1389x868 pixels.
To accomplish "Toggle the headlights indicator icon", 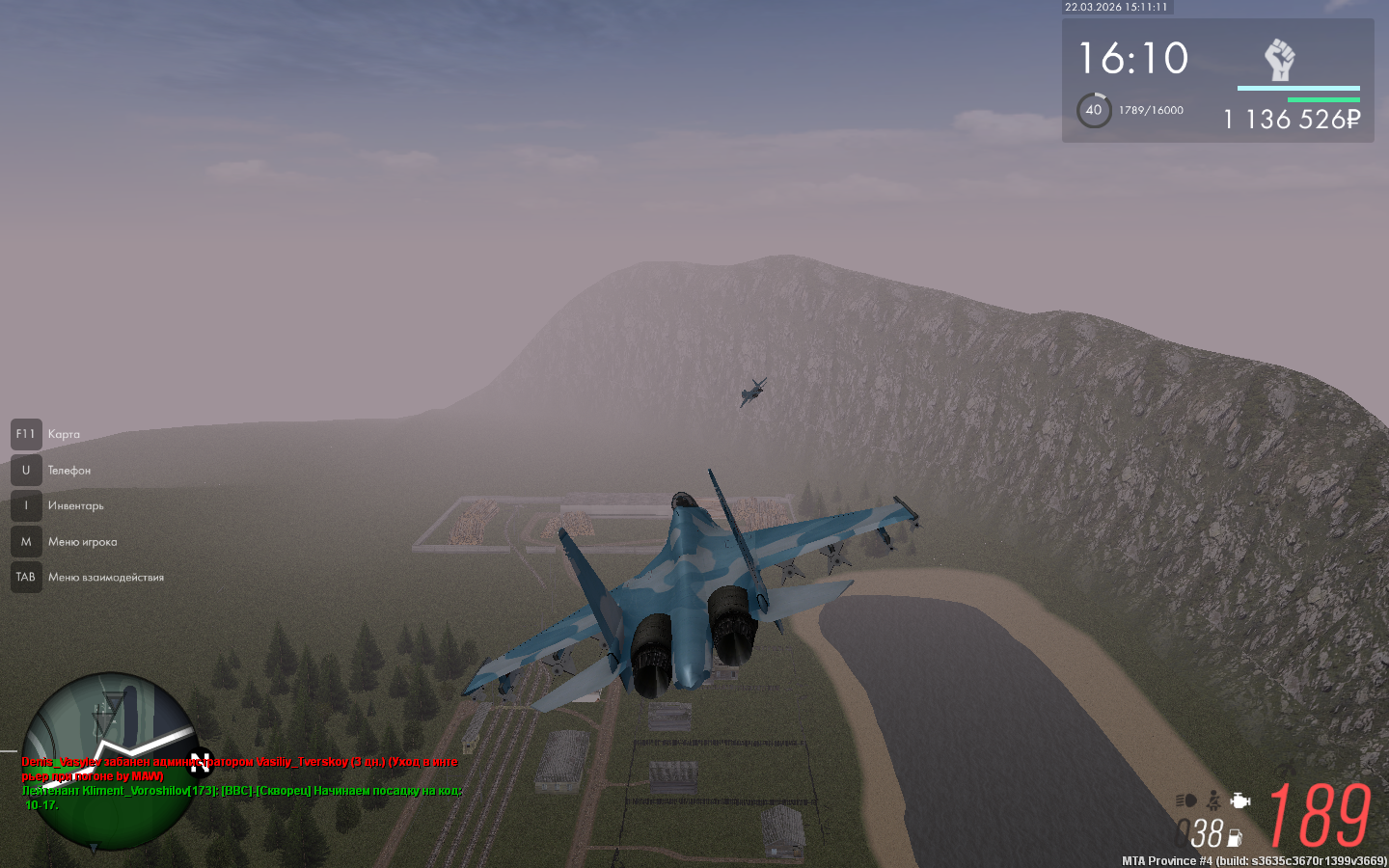I will tap(1186, 800).
